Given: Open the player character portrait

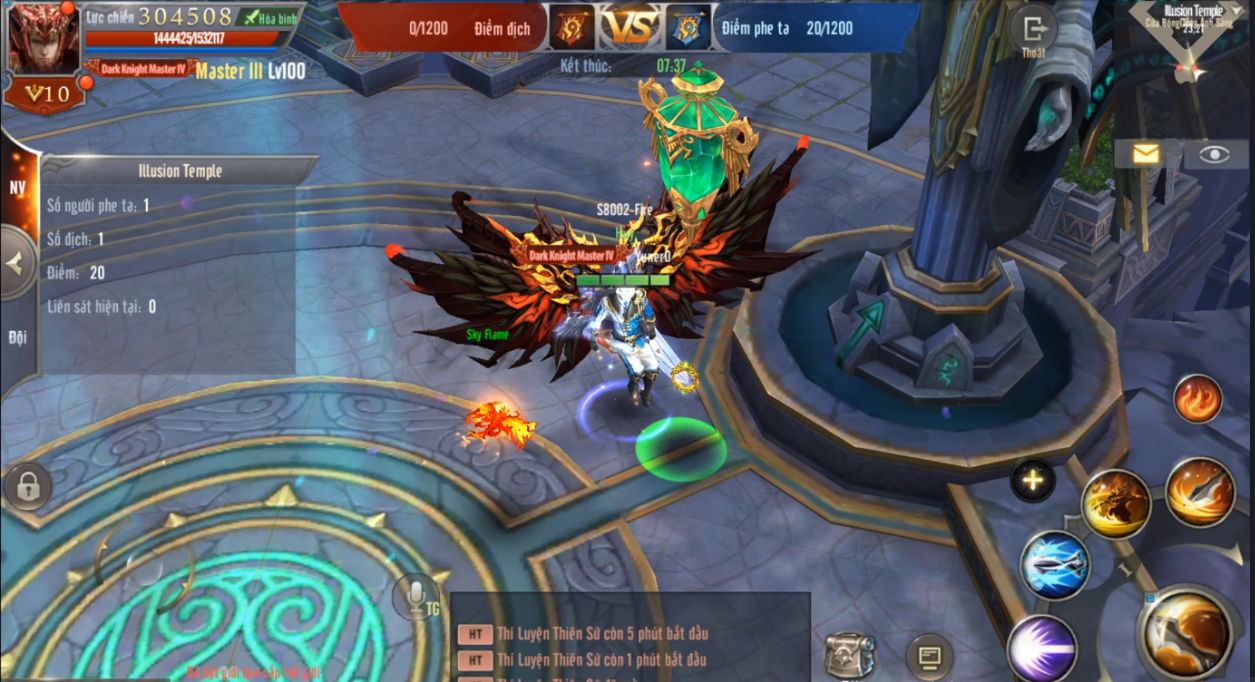Looking at the screenshot, I should 43,38.
